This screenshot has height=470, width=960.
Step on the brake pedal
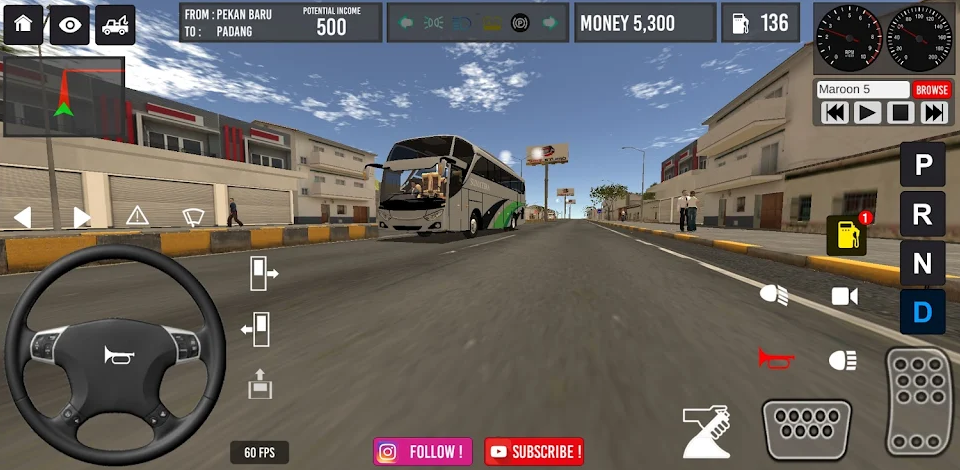tap(806, 428)
